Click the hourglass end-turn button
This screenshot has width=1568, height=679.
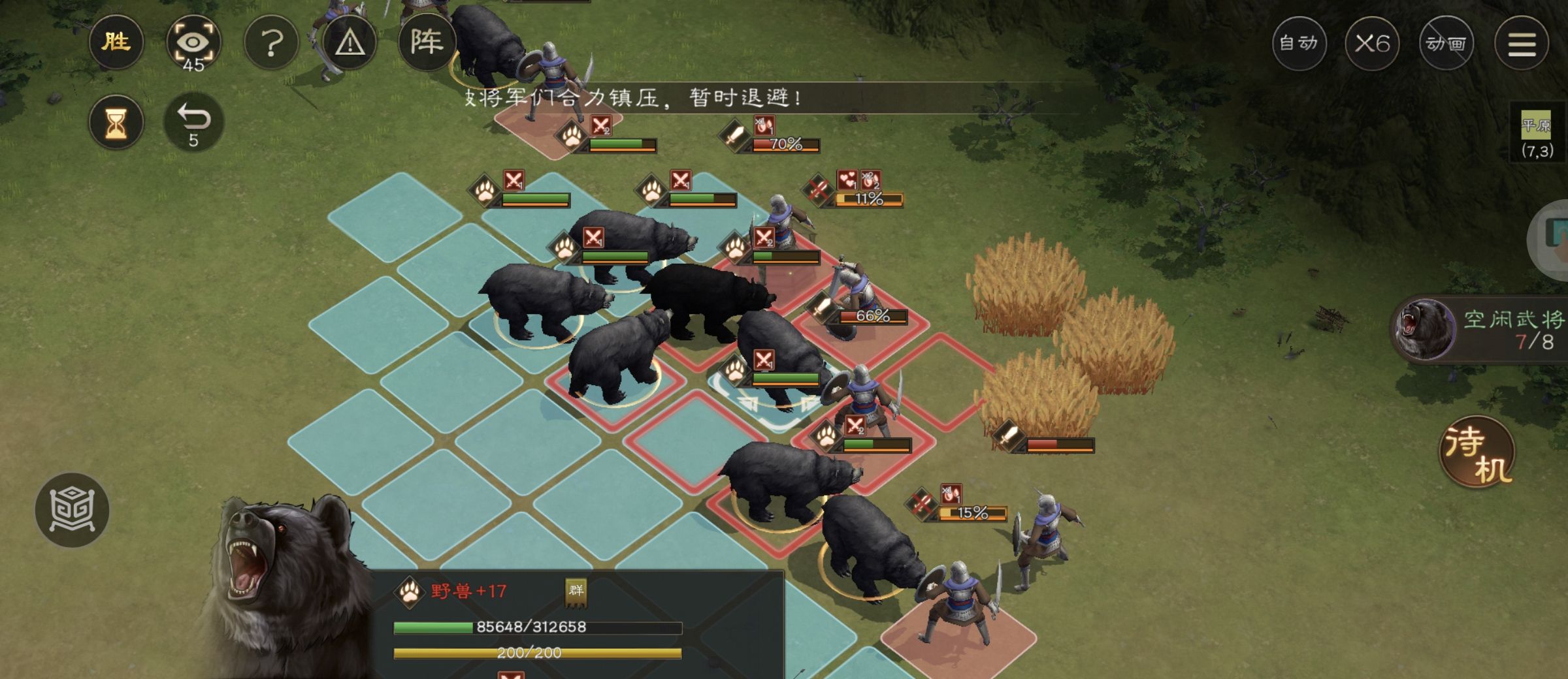coord(116,123)
